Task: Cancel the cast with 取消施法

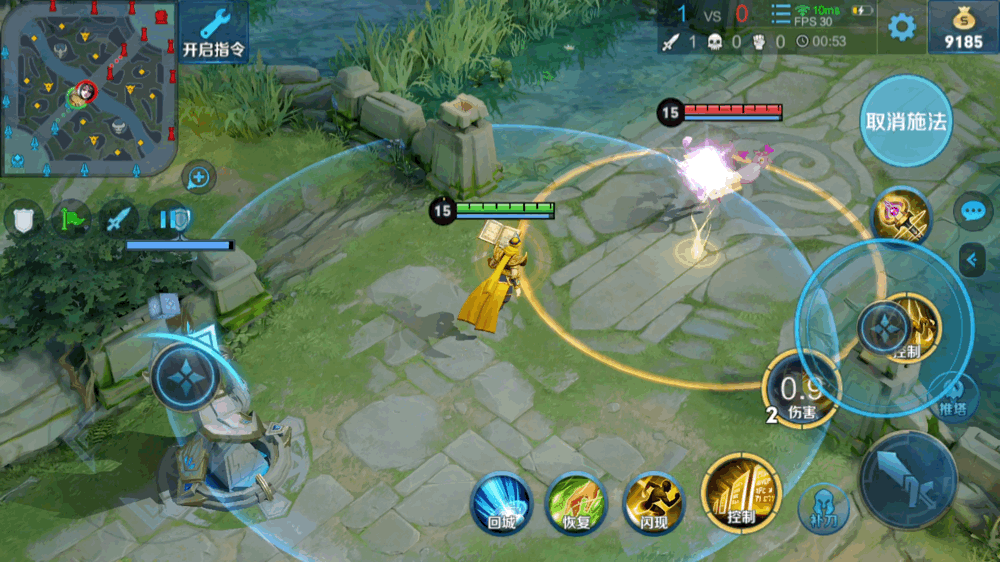Action: point(906,122)
